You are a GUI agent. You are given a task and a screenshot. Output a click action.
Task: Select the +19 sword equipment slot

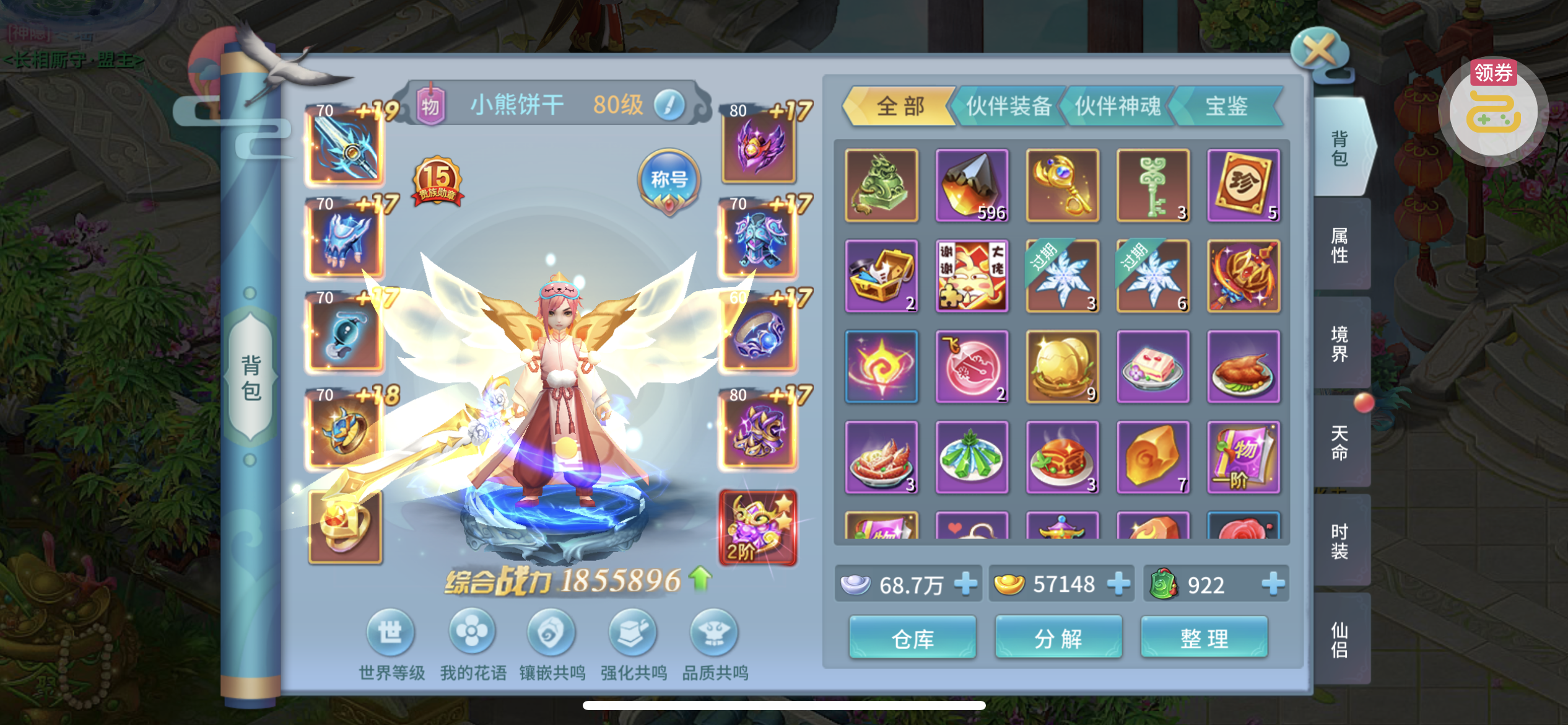[x=345, y=147]
